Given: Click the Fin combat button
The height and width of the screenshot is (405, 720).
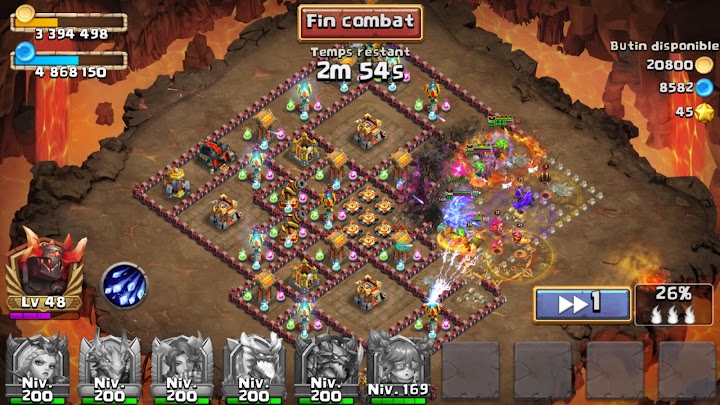Looking at the screenshot, I should [360, 21].
